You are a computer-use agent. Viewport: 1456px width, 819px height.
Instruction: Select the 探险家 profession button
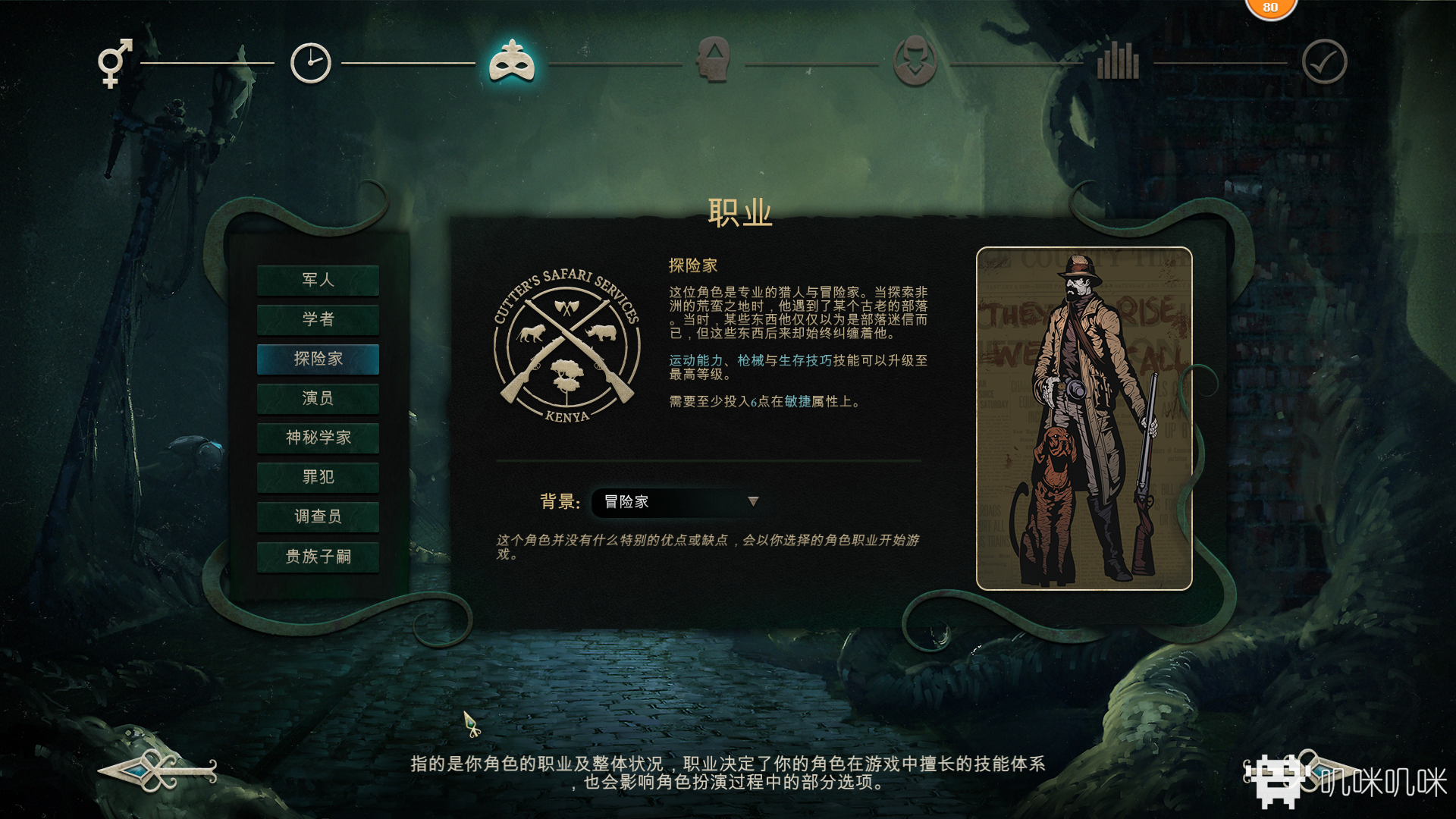click(x=318, y=359)
